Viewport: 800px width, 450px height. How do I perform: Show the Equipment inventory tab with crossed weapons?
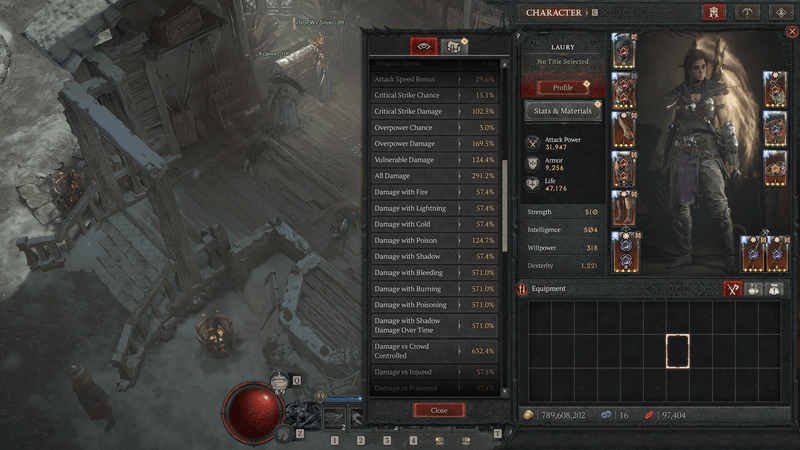pos(733,289)
